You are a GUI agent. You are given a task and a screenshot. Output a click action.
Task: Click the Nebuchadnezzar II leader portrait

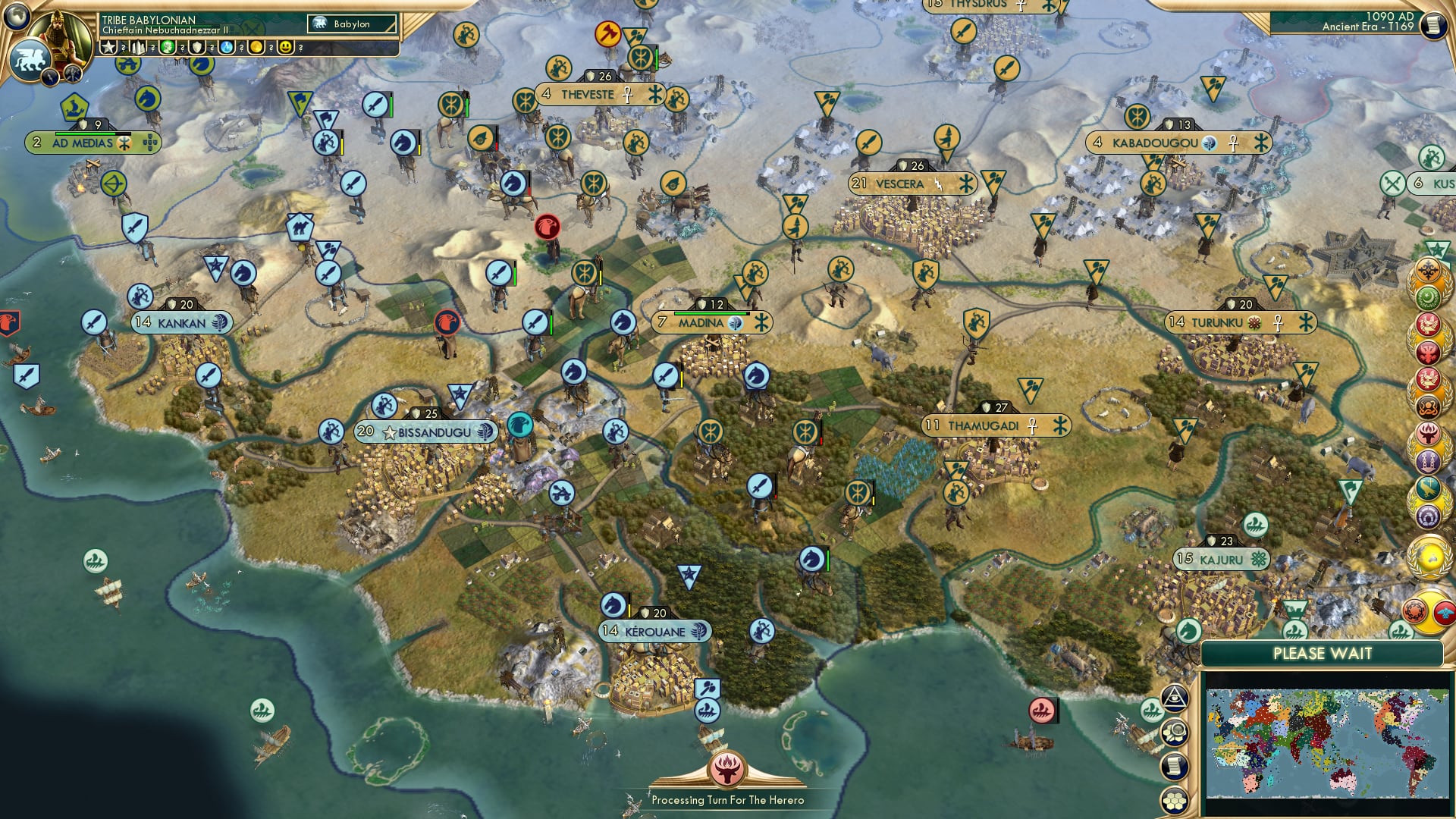[x=62, y=35]
